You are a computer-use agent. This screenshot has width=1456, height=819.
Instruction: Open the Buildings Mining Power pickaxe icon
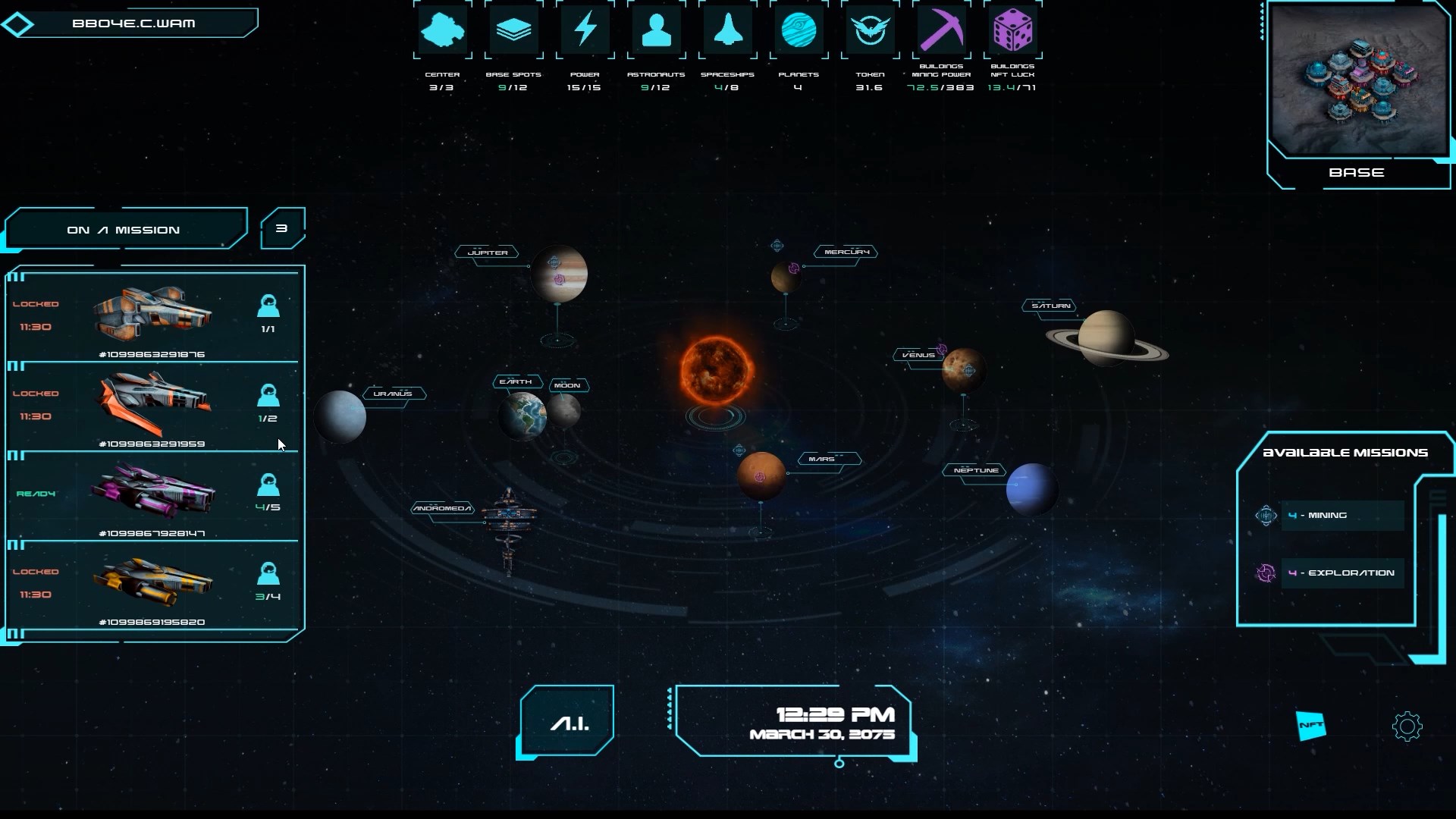941,31
